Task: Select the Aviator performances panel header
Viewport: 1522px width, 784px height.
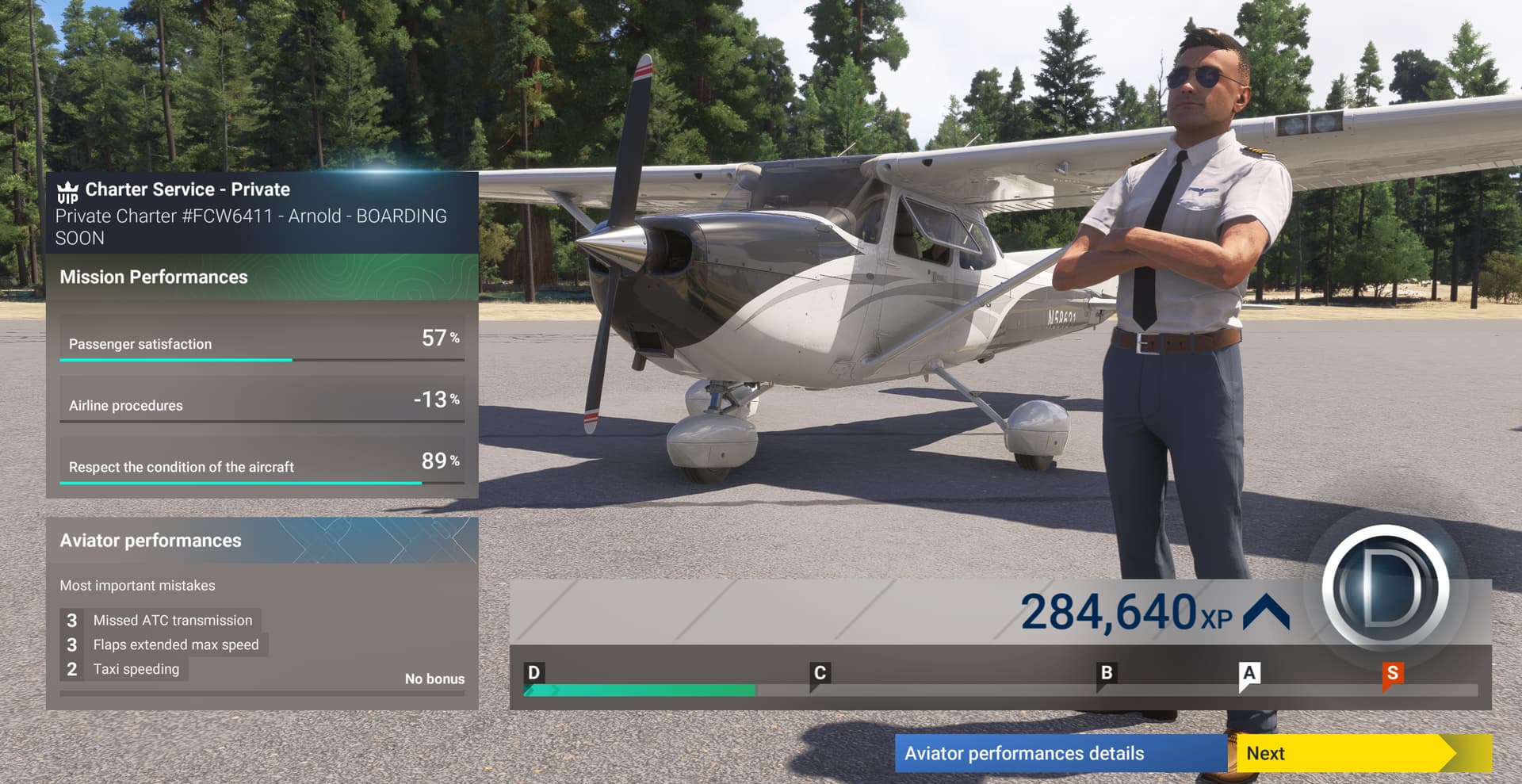Action: pyautogui.click(x=151, y=540)
